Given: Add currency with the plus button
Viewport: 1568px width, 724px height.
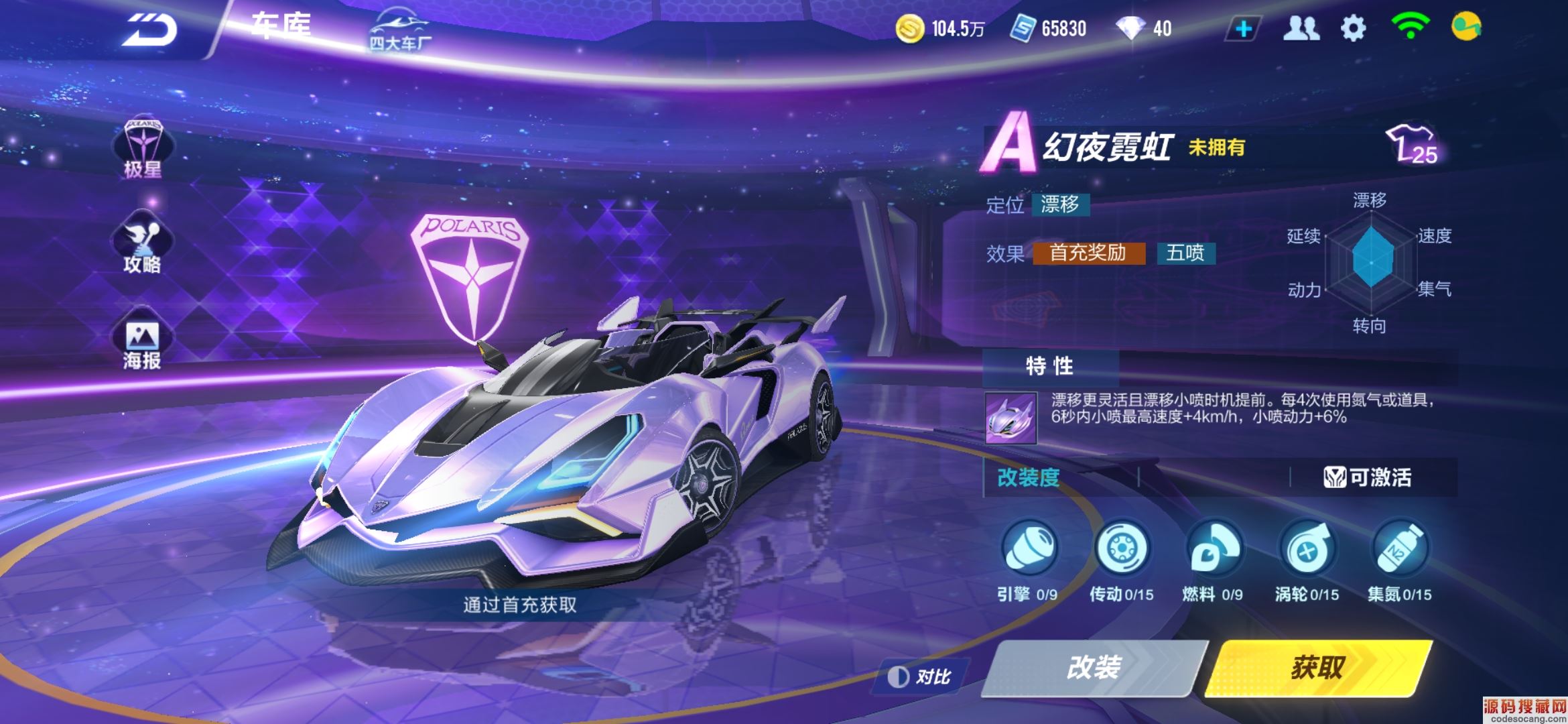Looking at the screenshot, I should tap(1244, 29).
